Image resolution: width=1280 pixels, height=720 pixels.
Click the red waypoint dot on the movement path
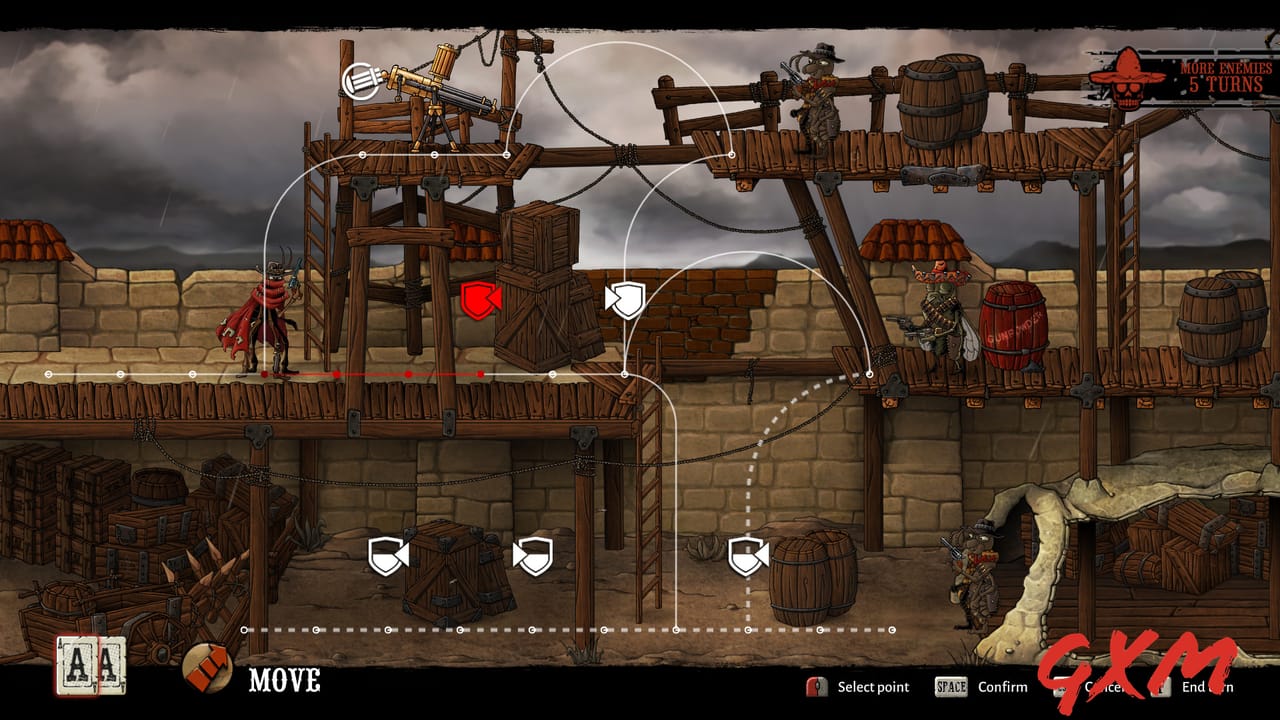(410, 375)
